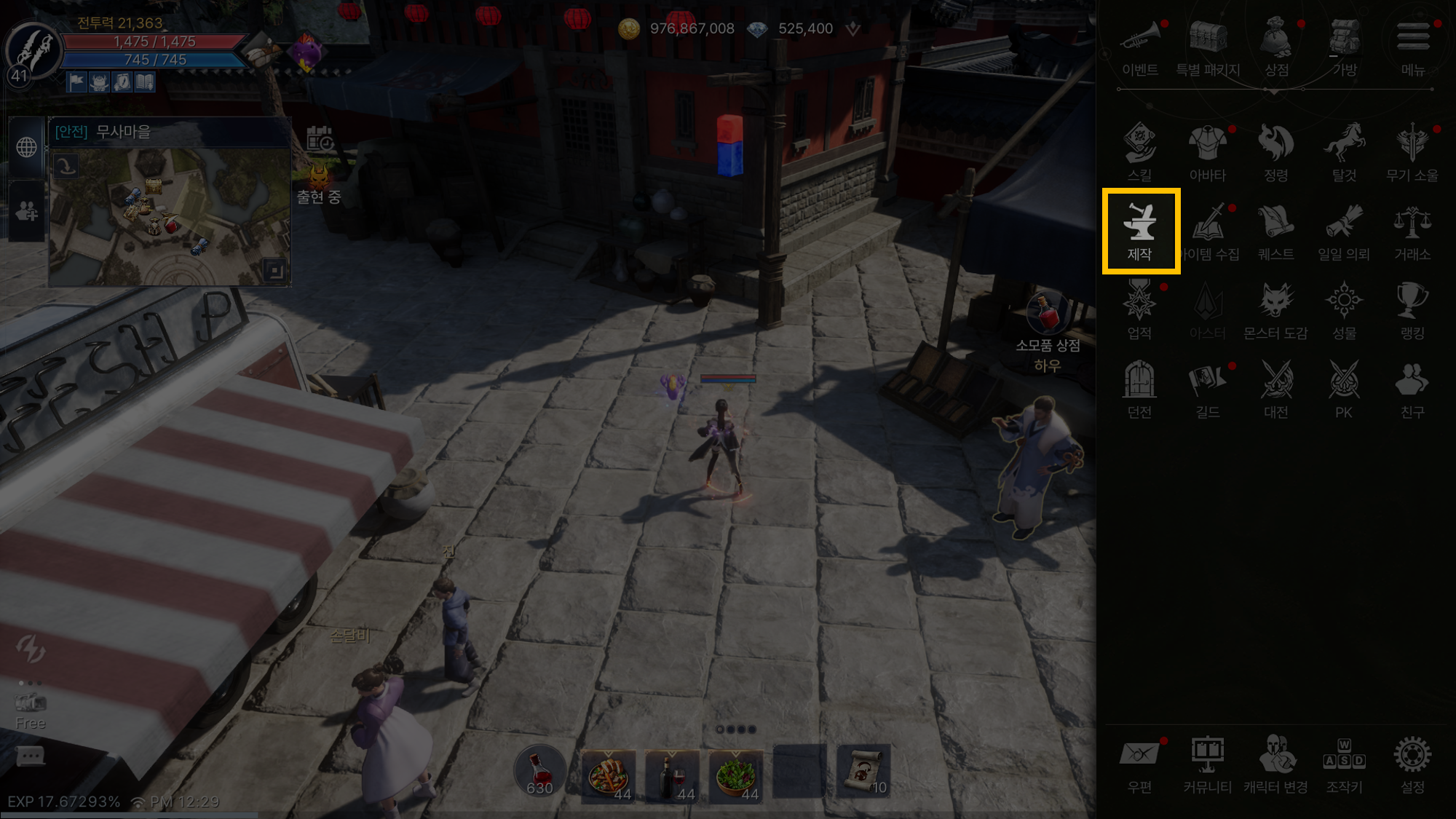Viewport: 1456px width, 819px height.
Task: Open the 정령 spirit menu
Action: click(x=1275, y=151)
